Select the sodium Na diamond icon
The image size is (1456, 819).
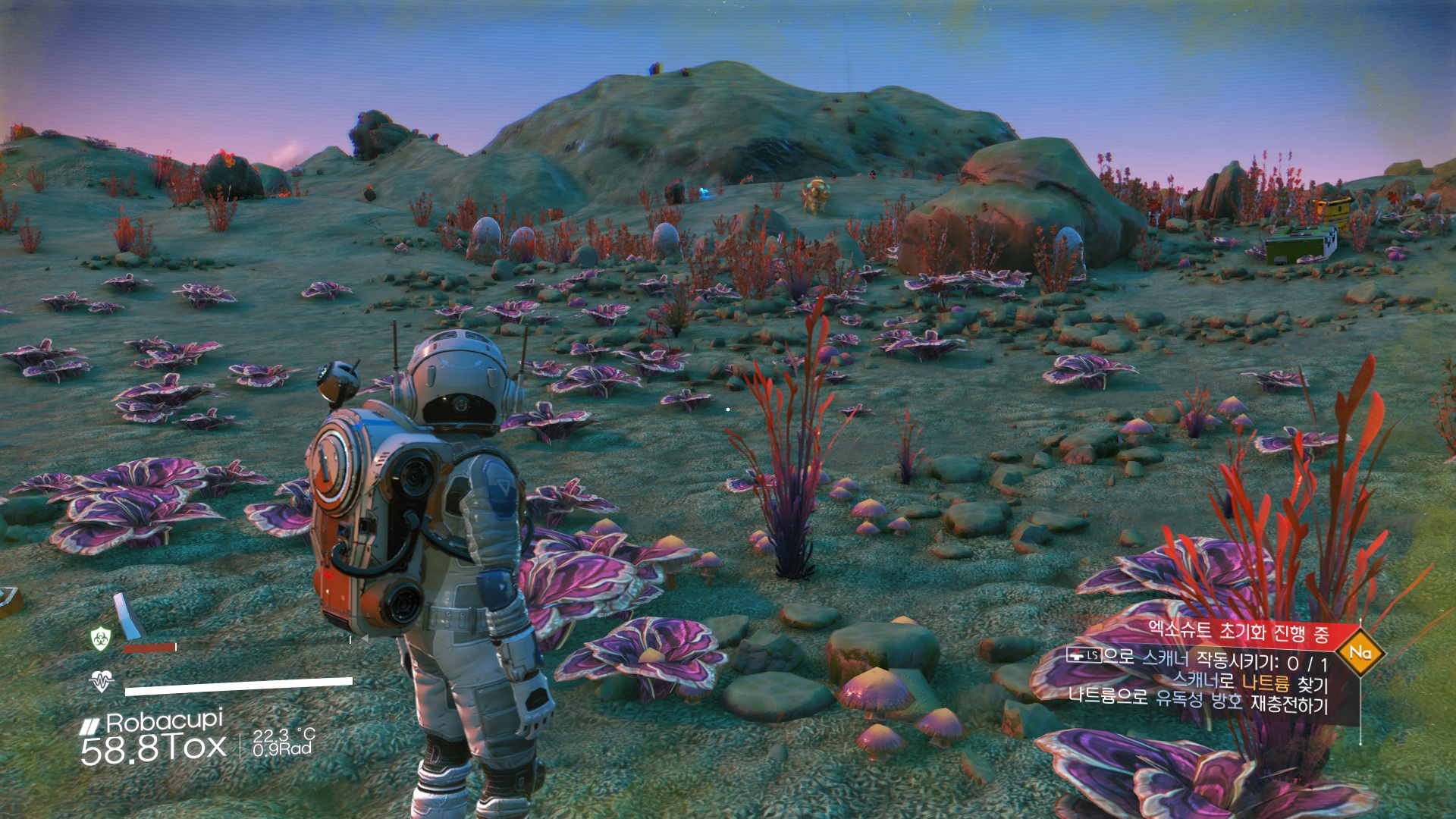[x=1360, y=652]
